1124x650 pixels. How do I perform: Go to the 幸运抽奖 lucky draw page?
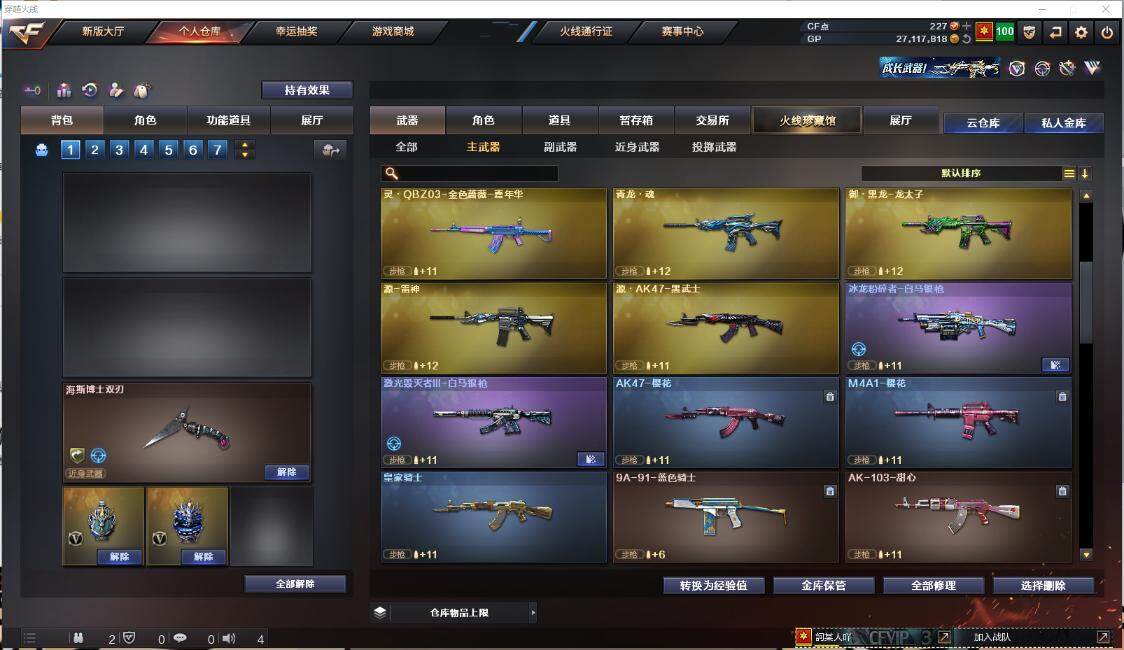(x=296, y=31)
